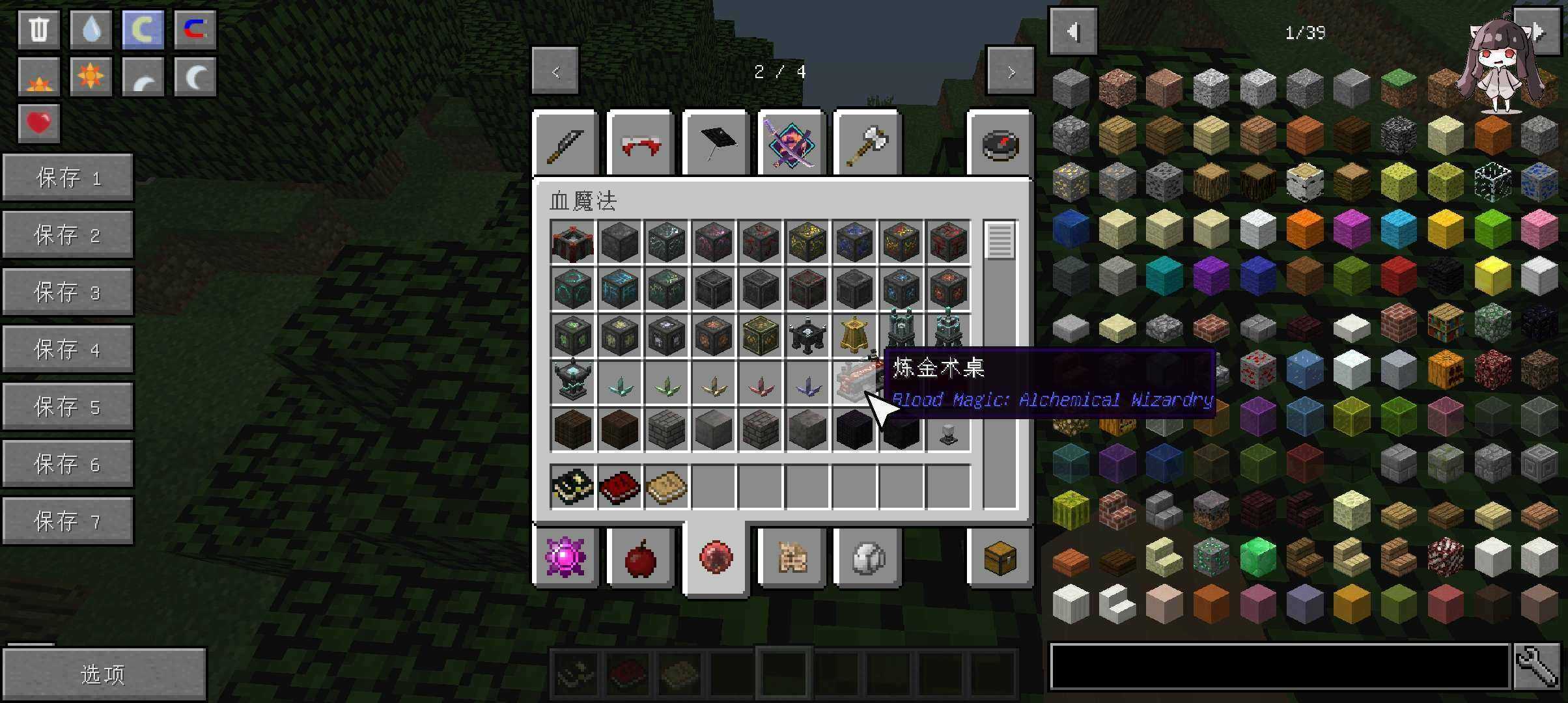Activate the red magnet mode button
Image resolution: width=1568 pixels, height=703 pixels.
click(x=195, y=30)
